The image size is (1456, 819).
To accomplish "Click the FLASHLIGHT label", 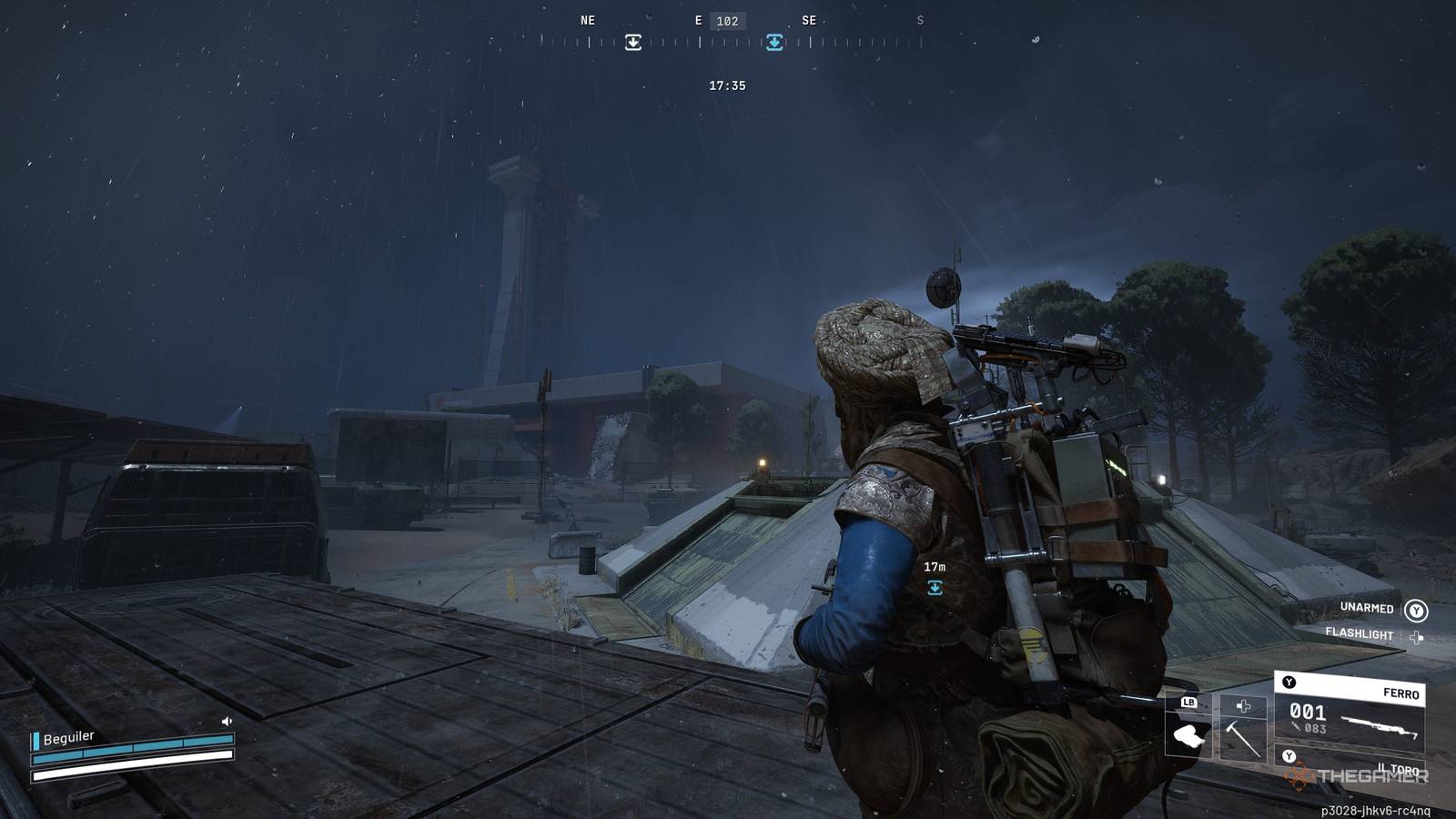I will click(x=1360, y=633).
